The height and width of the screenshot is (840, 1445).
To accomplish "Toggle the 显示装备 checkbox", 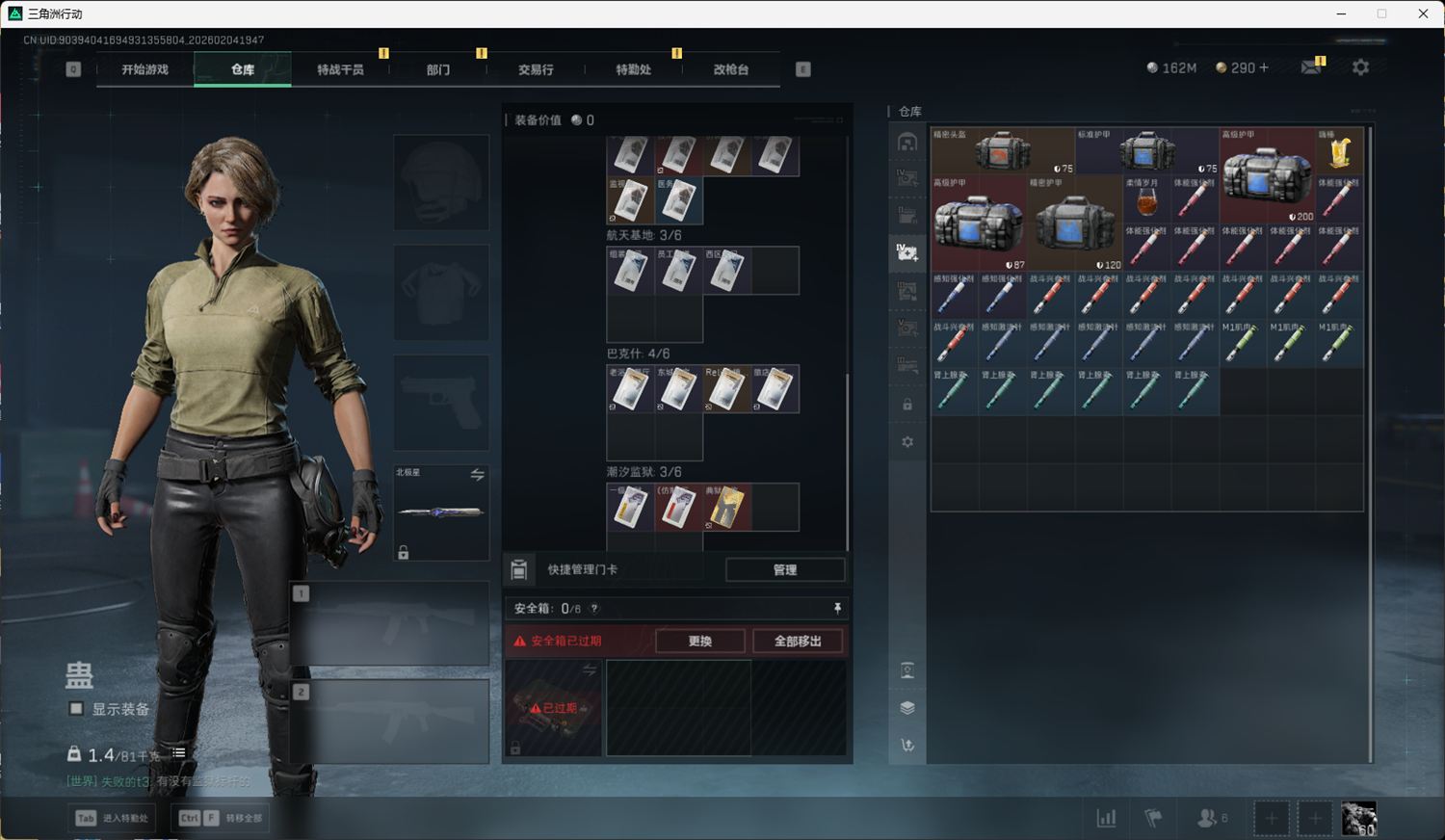I will tap(77, 709).
